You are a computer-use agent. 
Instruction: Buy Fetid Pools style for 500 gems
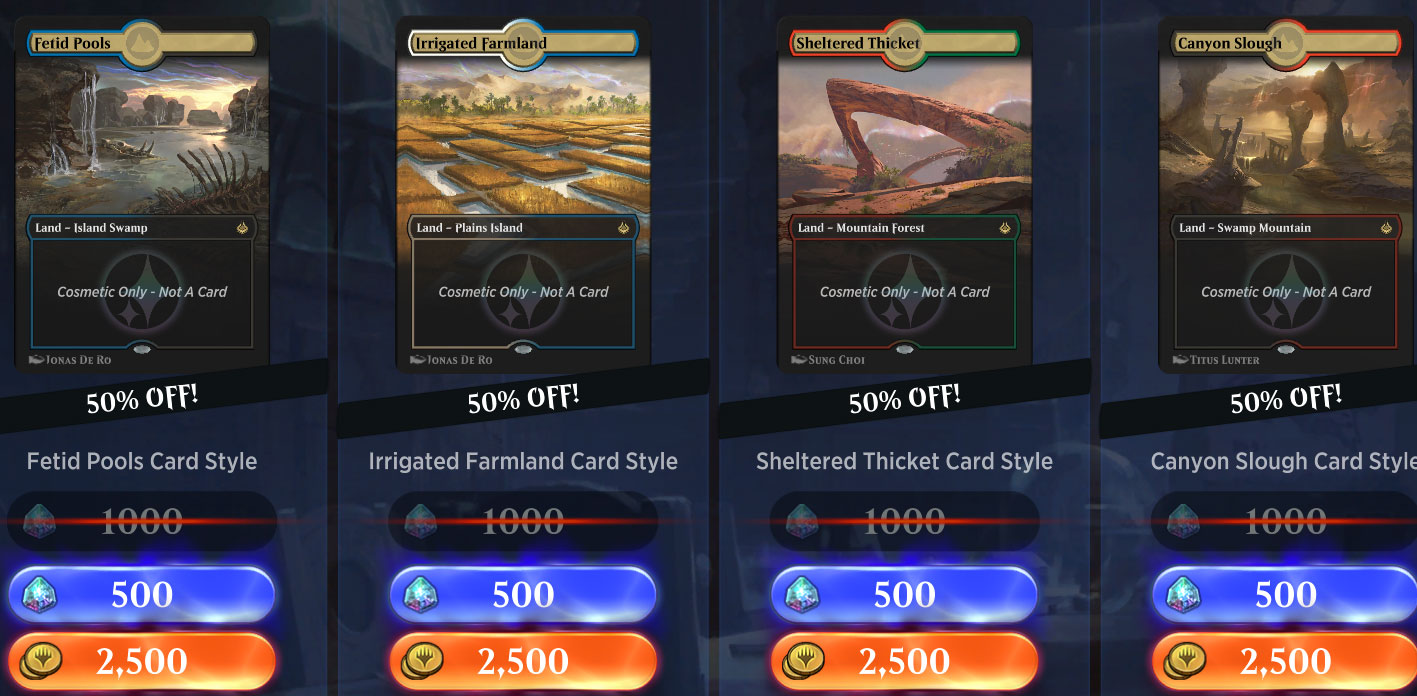[x=141, y=595]
